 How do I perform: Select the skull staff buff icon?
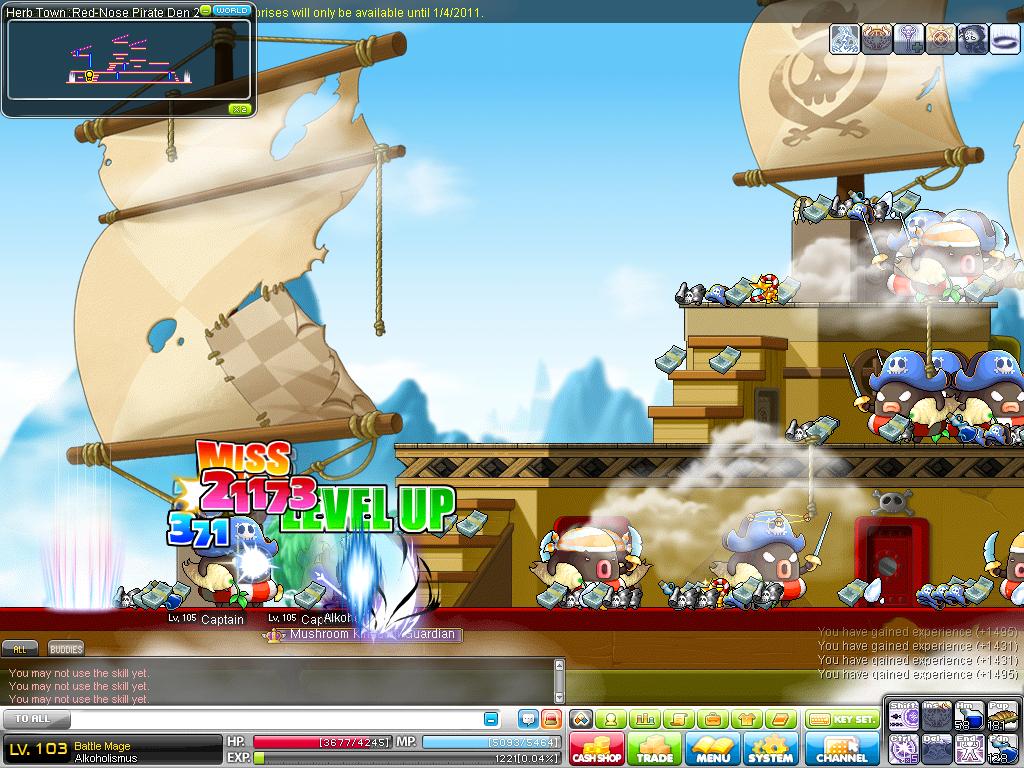(x=909, y=38)
